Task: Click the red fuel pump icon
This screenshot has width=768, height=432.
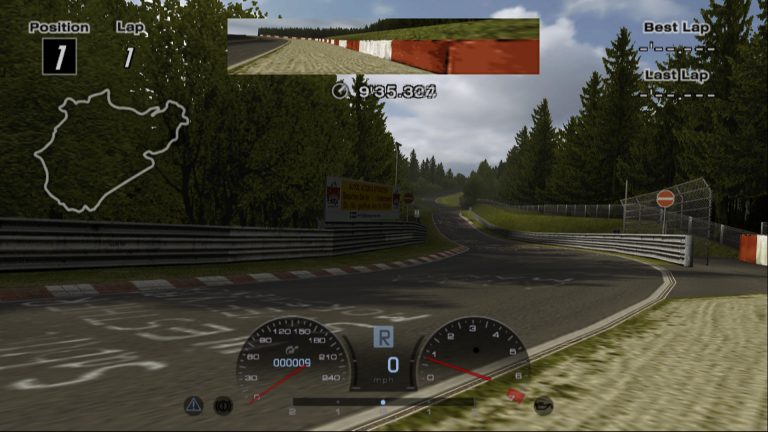Action: pyautogui.click(x=515, y=396)
